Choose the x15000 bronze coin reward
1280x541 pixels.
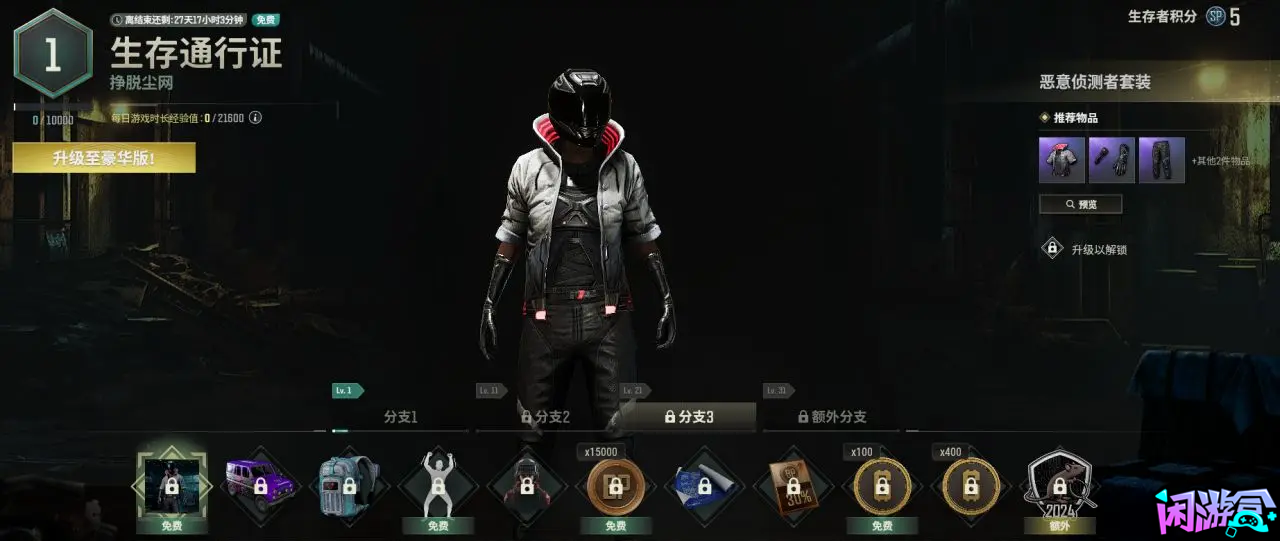click(616, 486)
